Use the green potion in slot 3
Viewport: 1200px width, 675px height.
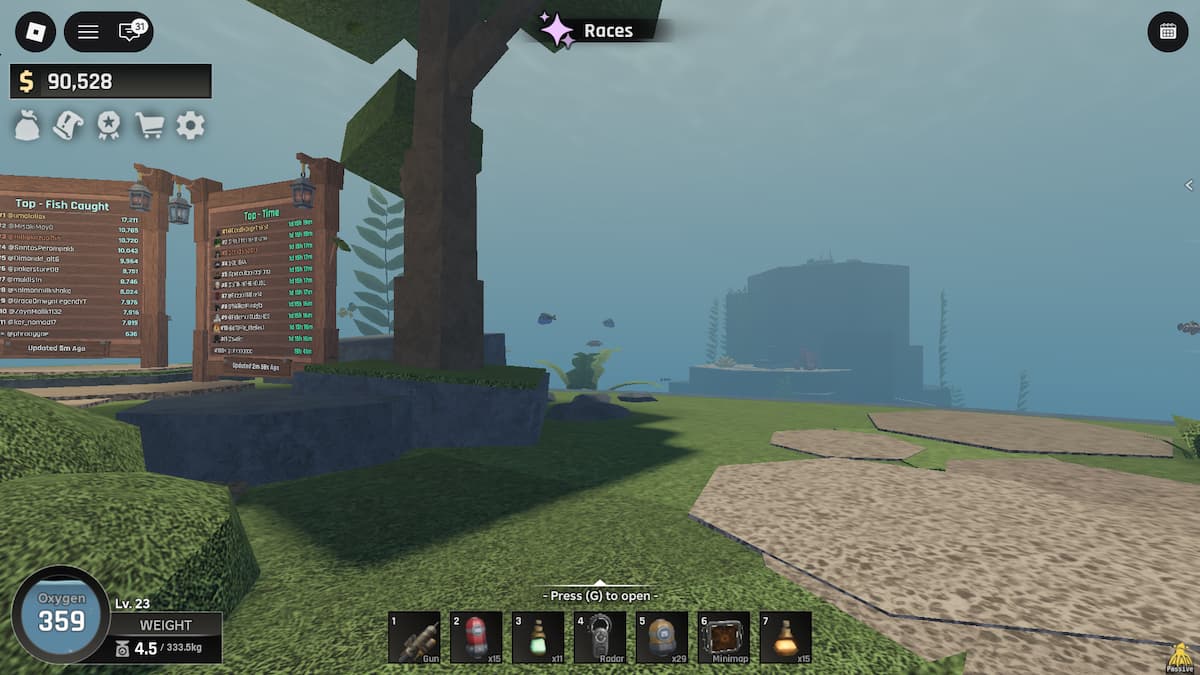(538, 638)
